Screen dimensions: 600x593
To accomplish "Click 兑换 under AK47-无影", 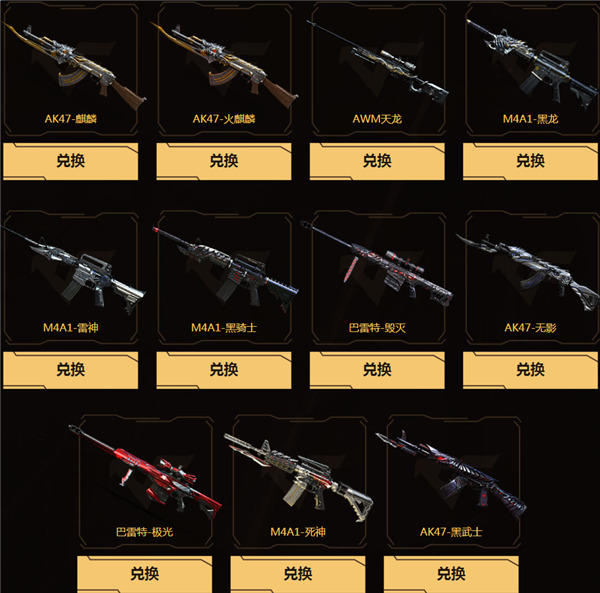I will [x=530, y=369].
